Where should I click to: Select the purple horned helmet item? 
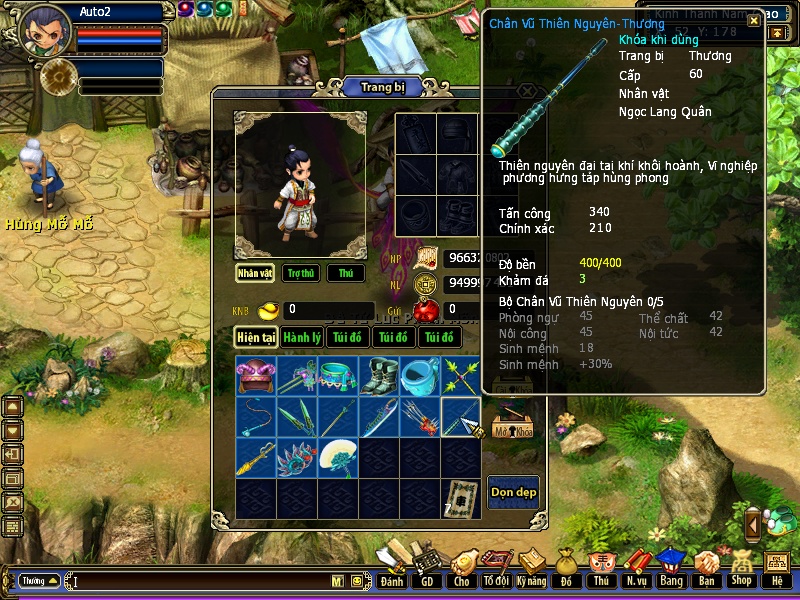(256, 376)
